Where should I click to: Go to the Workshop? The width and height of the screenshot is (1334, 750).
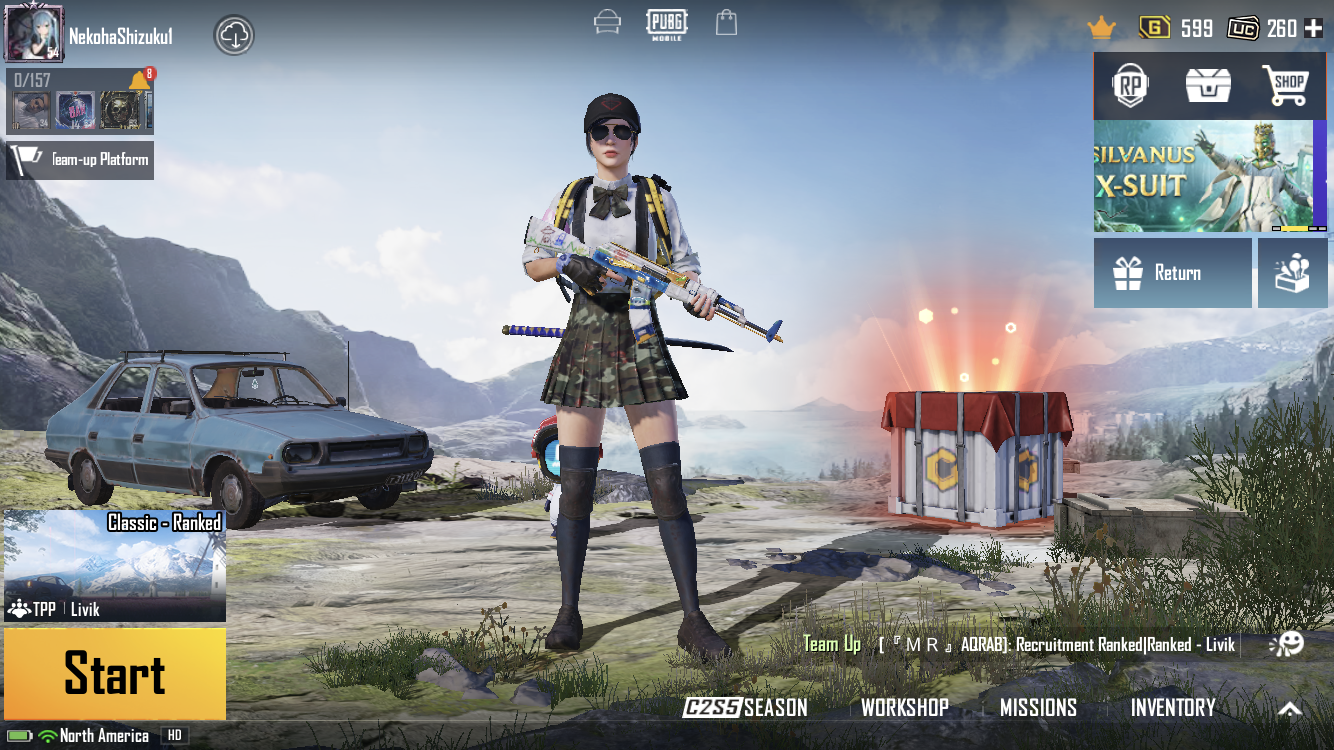point(905,708)
